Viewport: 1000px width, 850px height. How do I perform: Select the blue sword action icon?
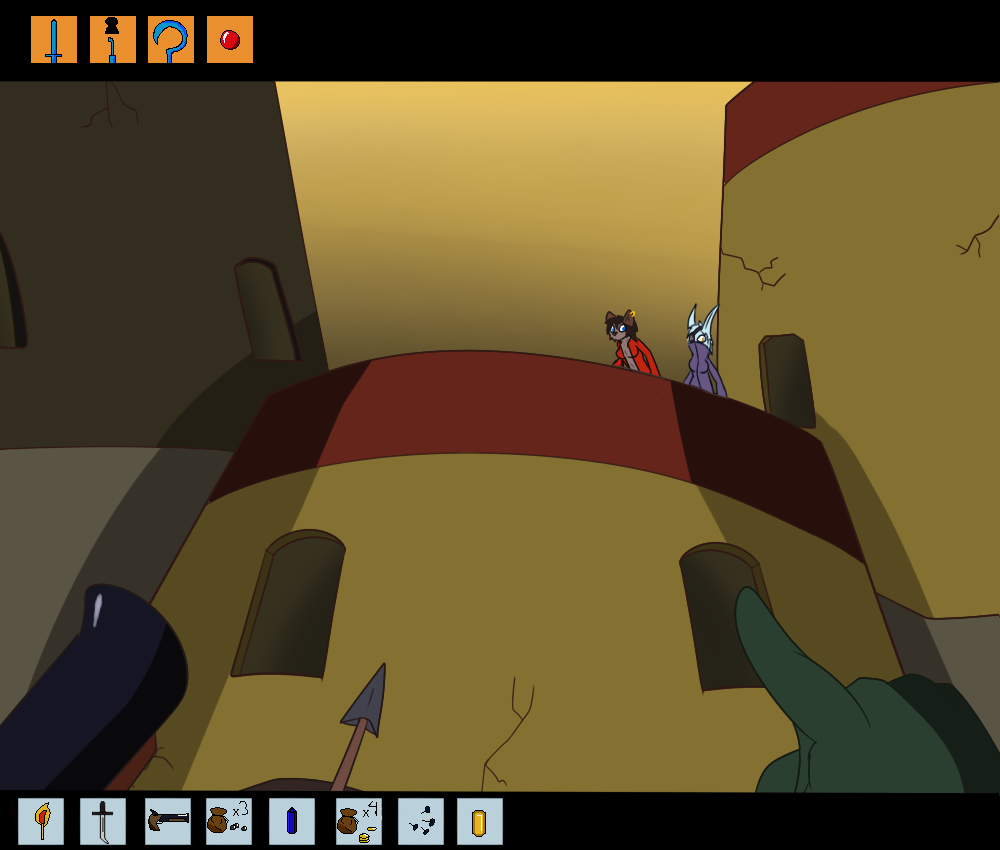tap(54, 40)
